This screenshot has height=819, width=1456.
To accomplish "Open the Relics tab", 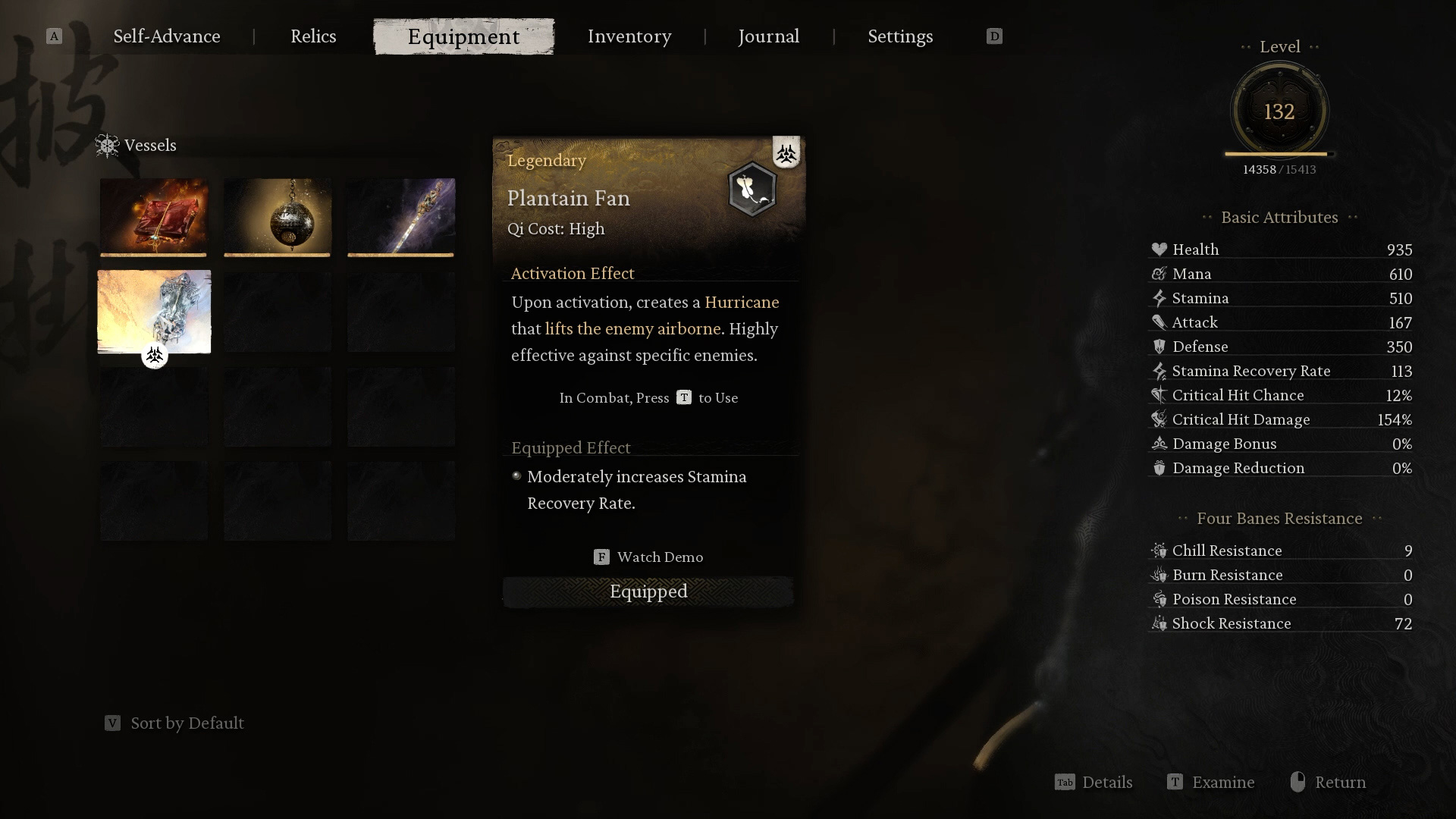I will point(313,36).
